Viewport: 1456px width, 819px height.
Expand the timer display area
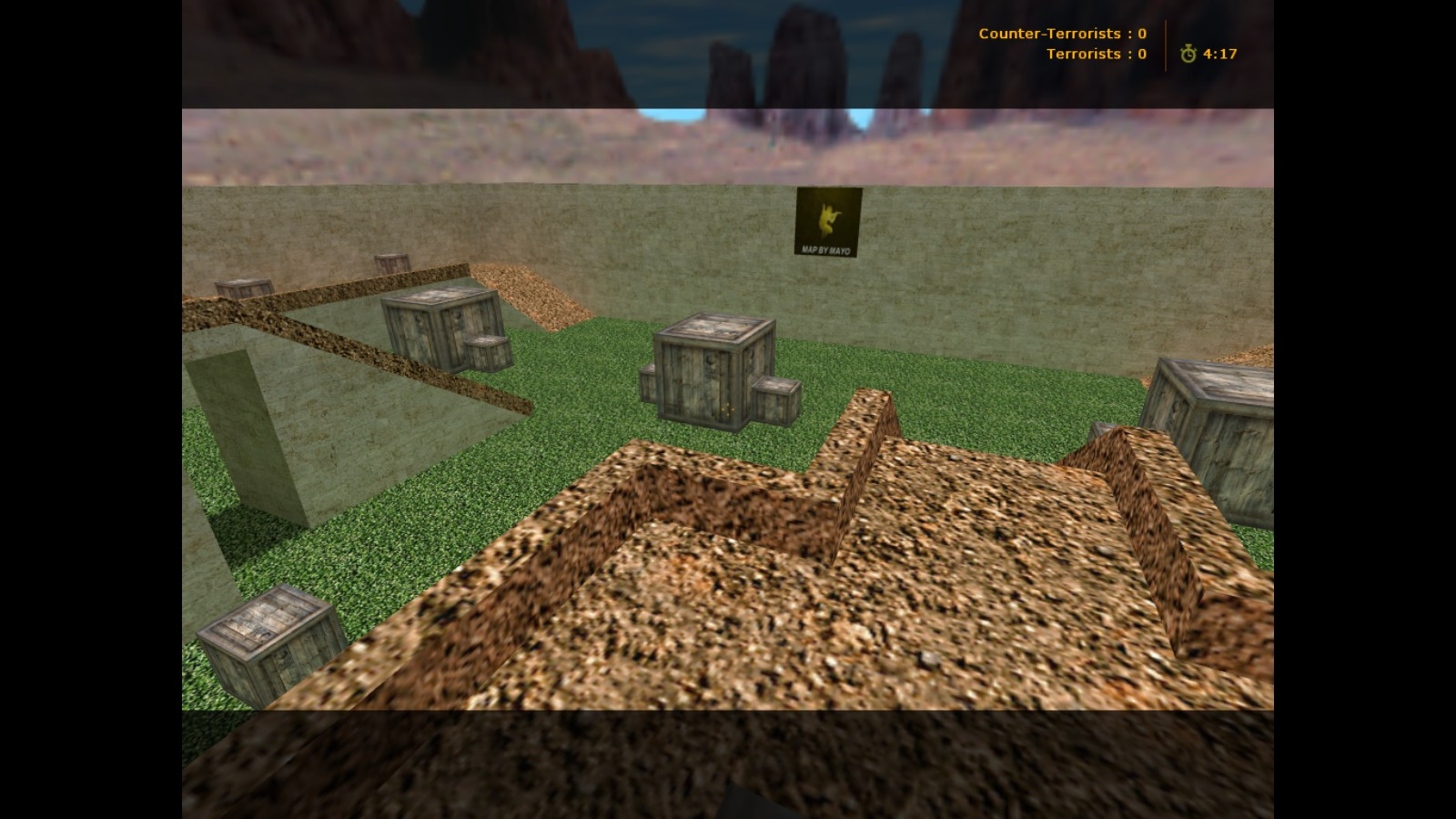1206,55
